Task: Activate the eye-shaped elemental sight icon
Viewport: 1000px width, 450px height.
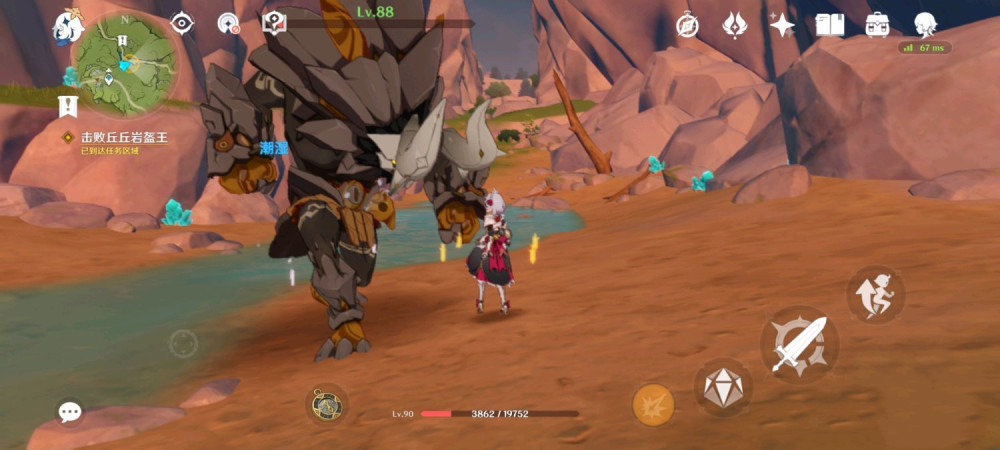Action: pyautogui.click(x=182, y=23)
